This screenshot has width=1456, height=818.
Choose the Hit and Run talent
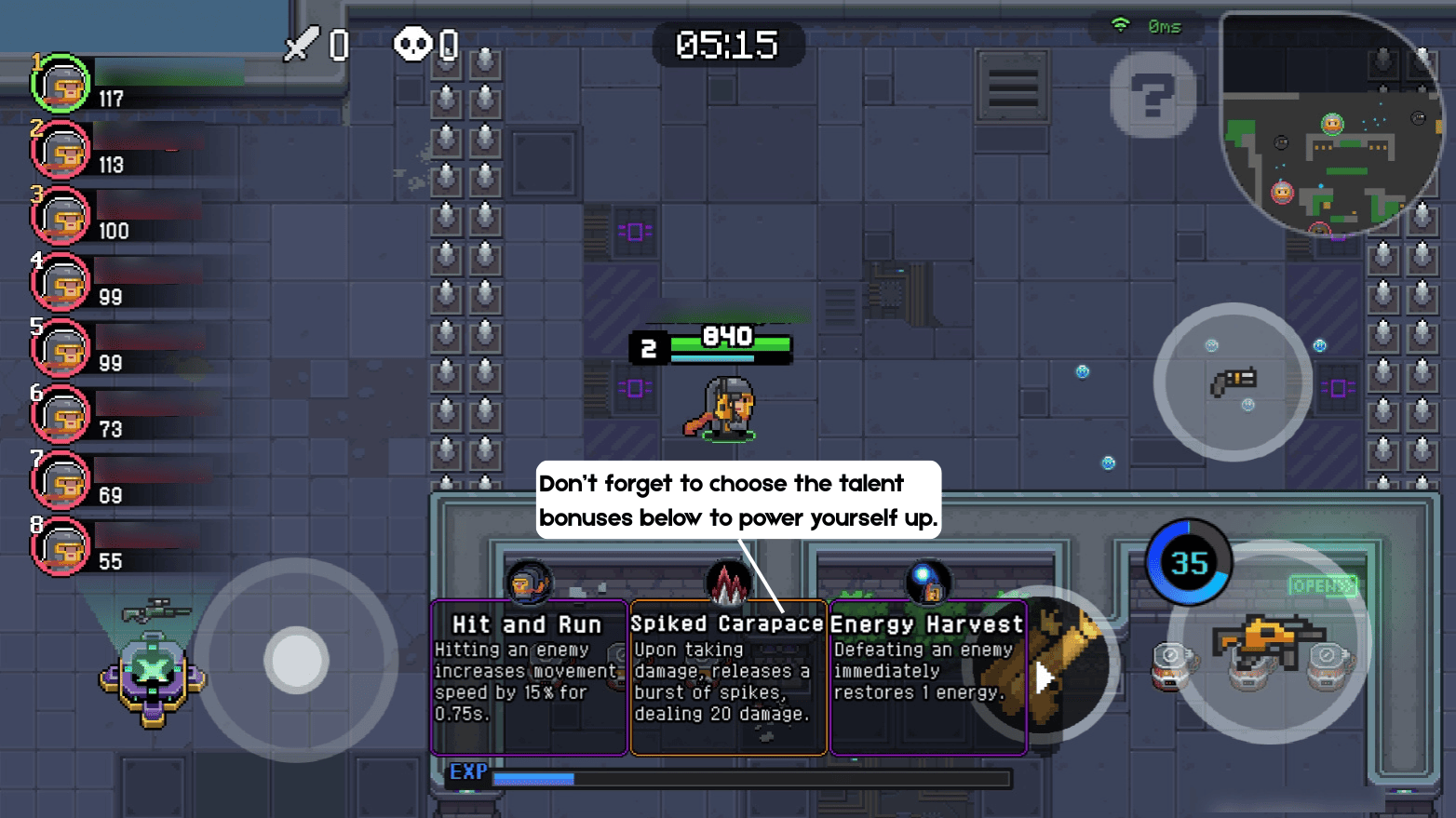(x=529, y=677)
